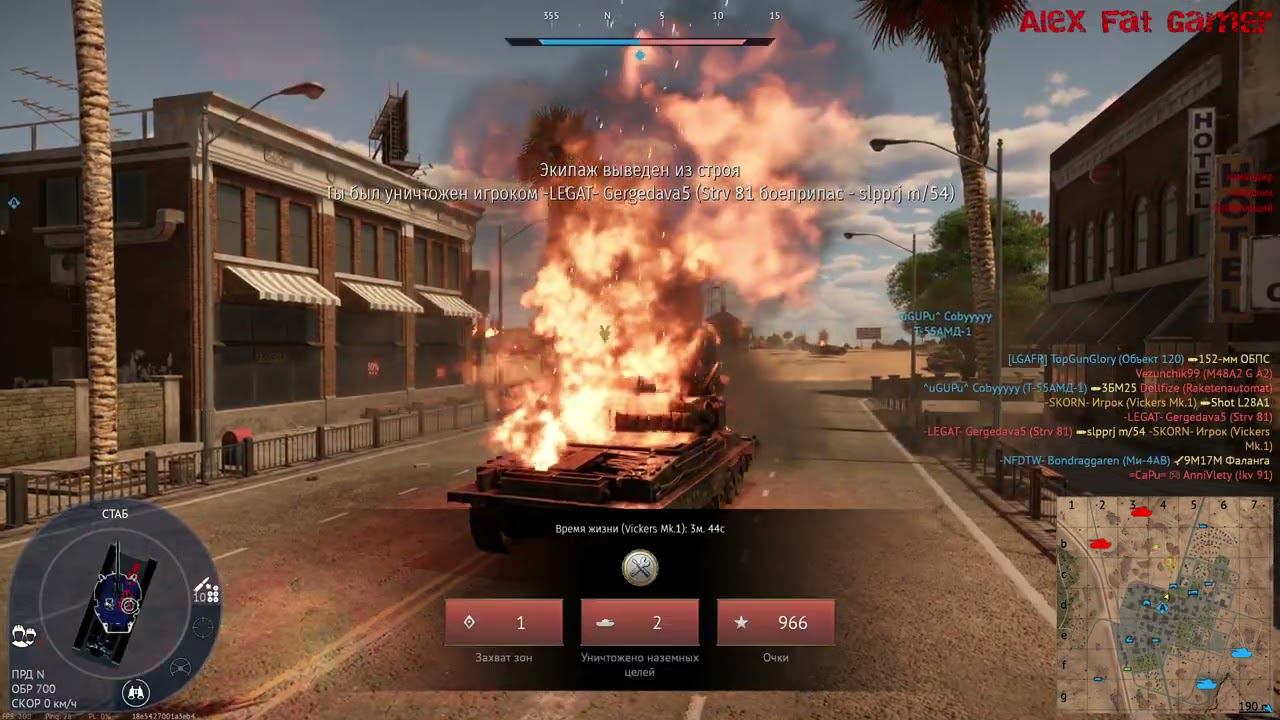Activate the binoculars icon
The width and height of the screenshot is (1280, 720).
[136, 691]
